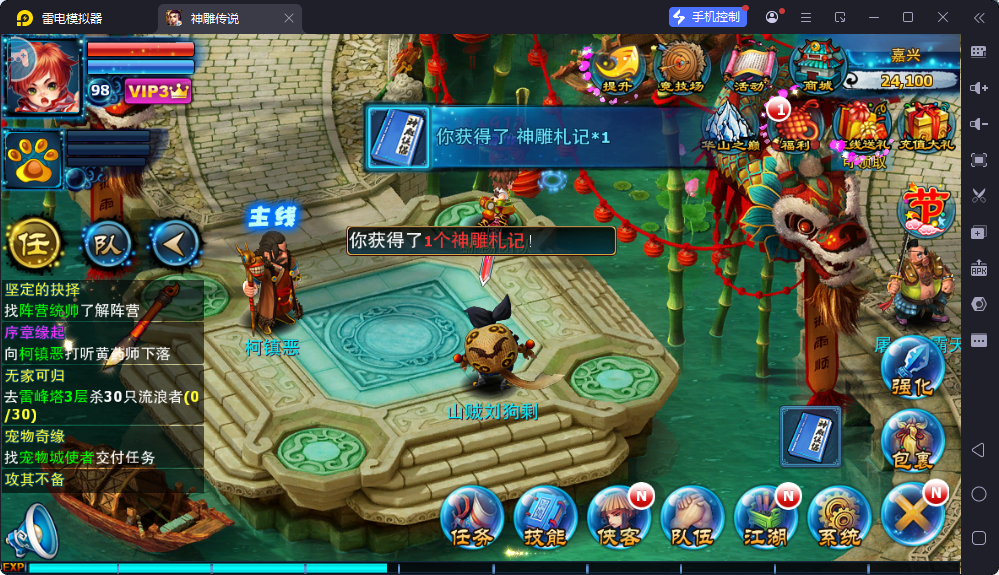Open the 充值大礼 recharge gift
This screenshot has width=999, height=575.
point(928,126)
